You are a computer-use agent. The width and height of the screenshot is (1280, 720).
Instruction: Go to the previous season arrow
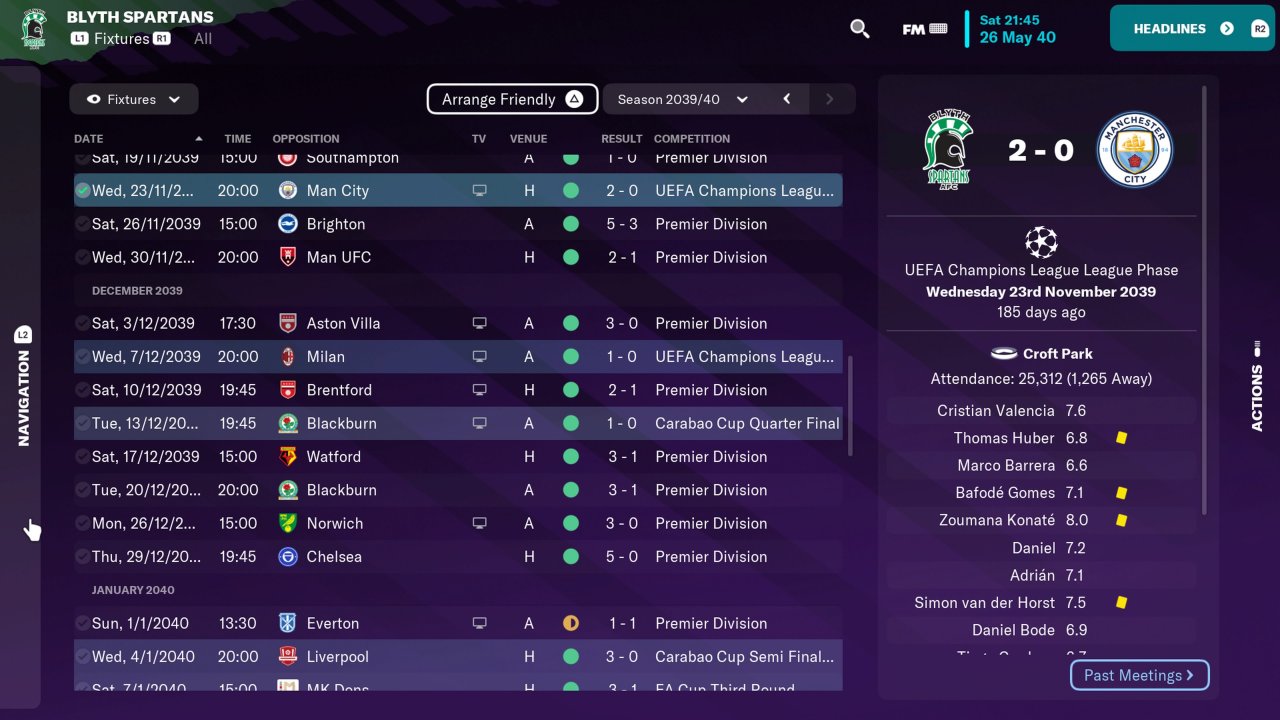(x=787, y=99)
